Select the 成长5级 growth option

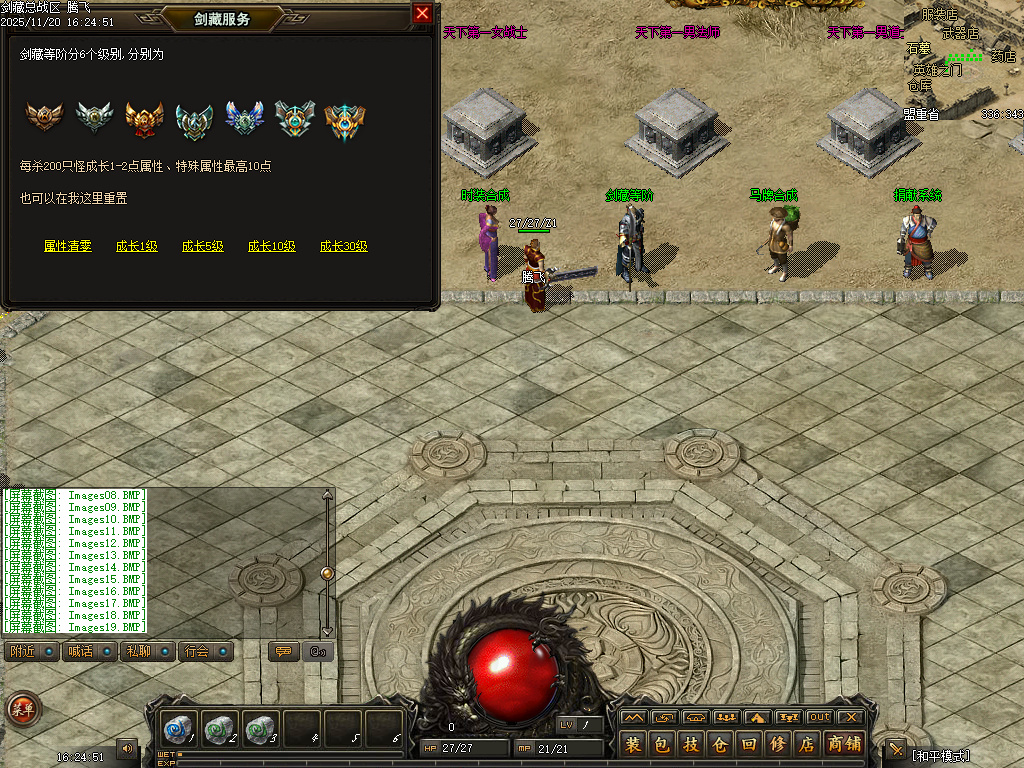pos(203,246)
